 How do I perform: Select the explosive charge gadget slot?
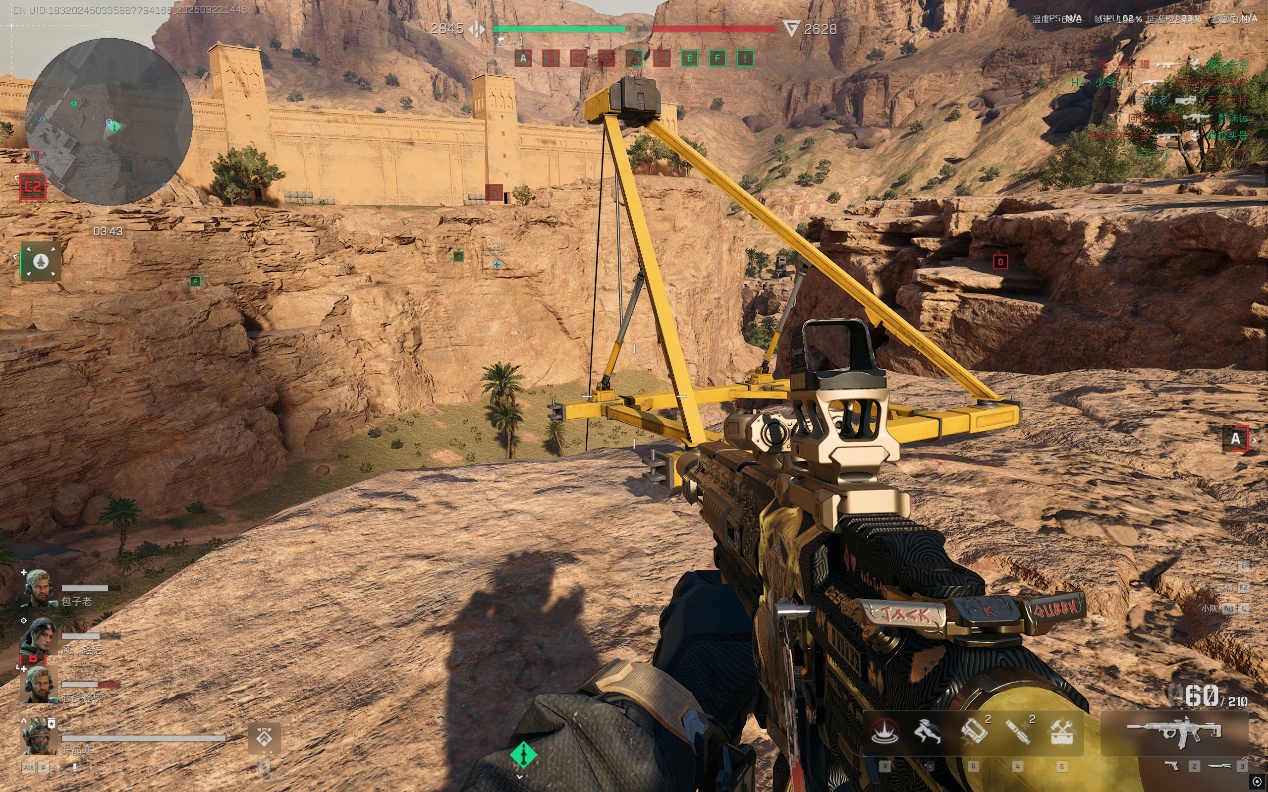point(973,732)
